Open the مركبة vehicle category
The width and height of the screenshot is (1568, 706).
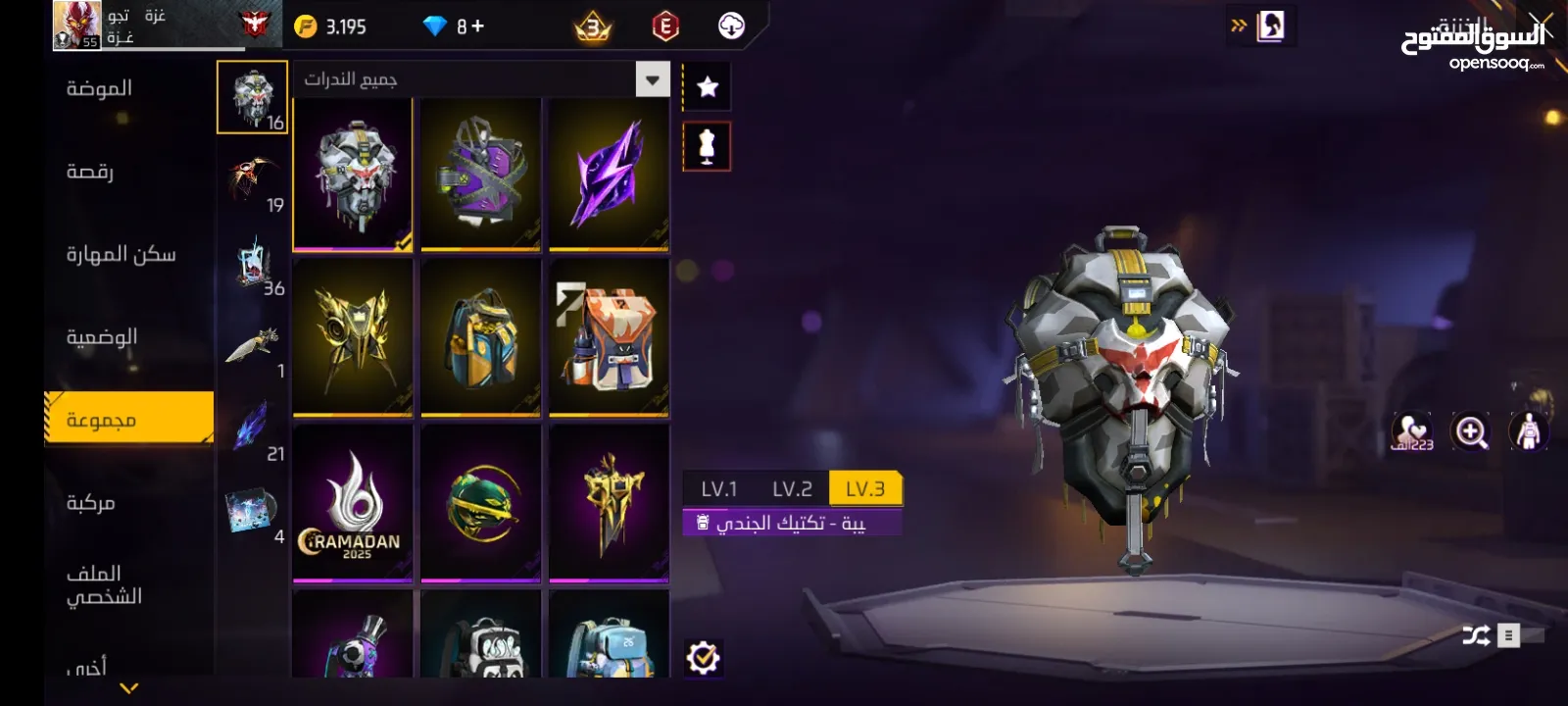coord(91,503)
